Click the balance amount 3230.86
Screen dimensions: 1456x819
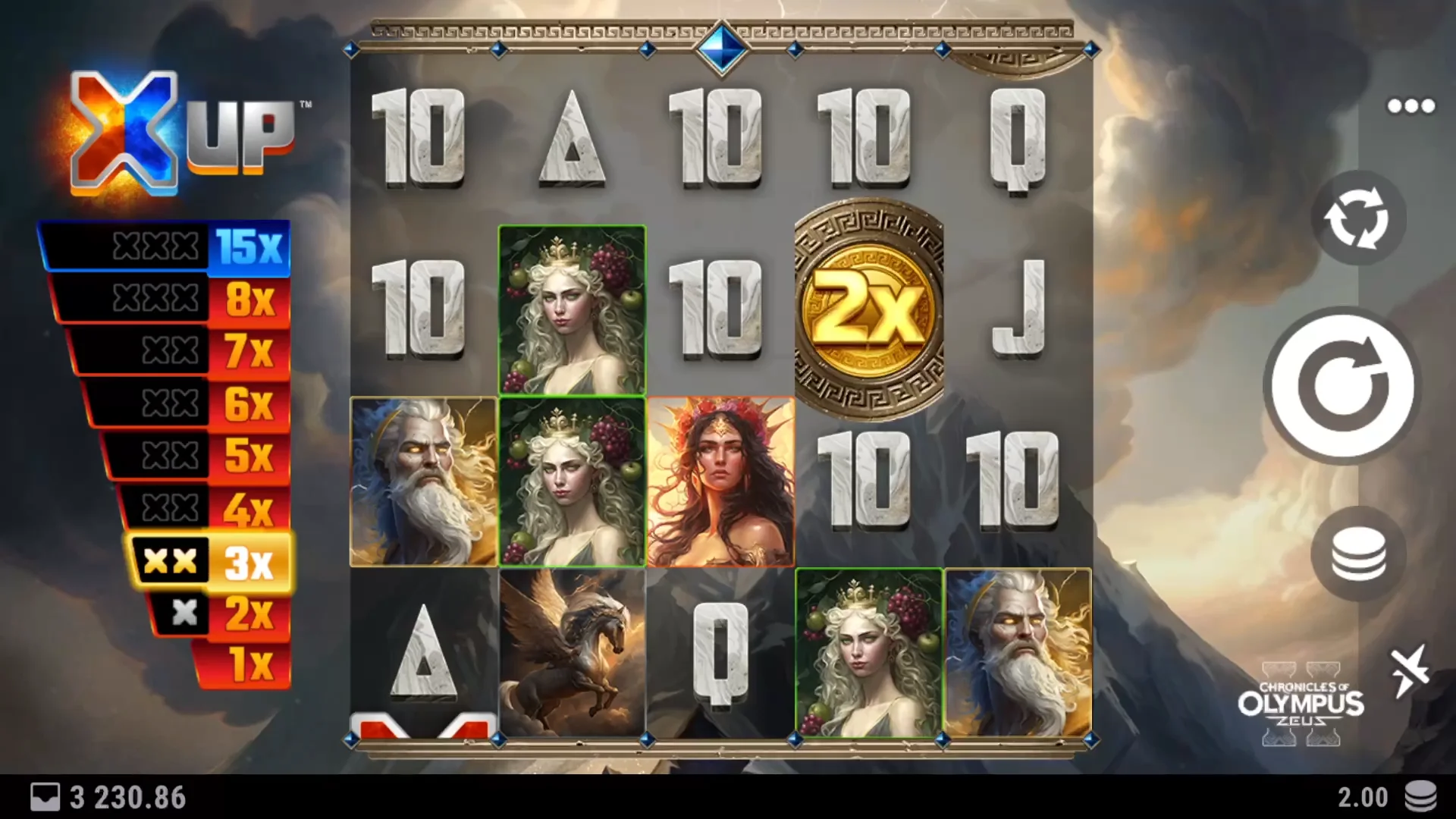click(125, 797)
